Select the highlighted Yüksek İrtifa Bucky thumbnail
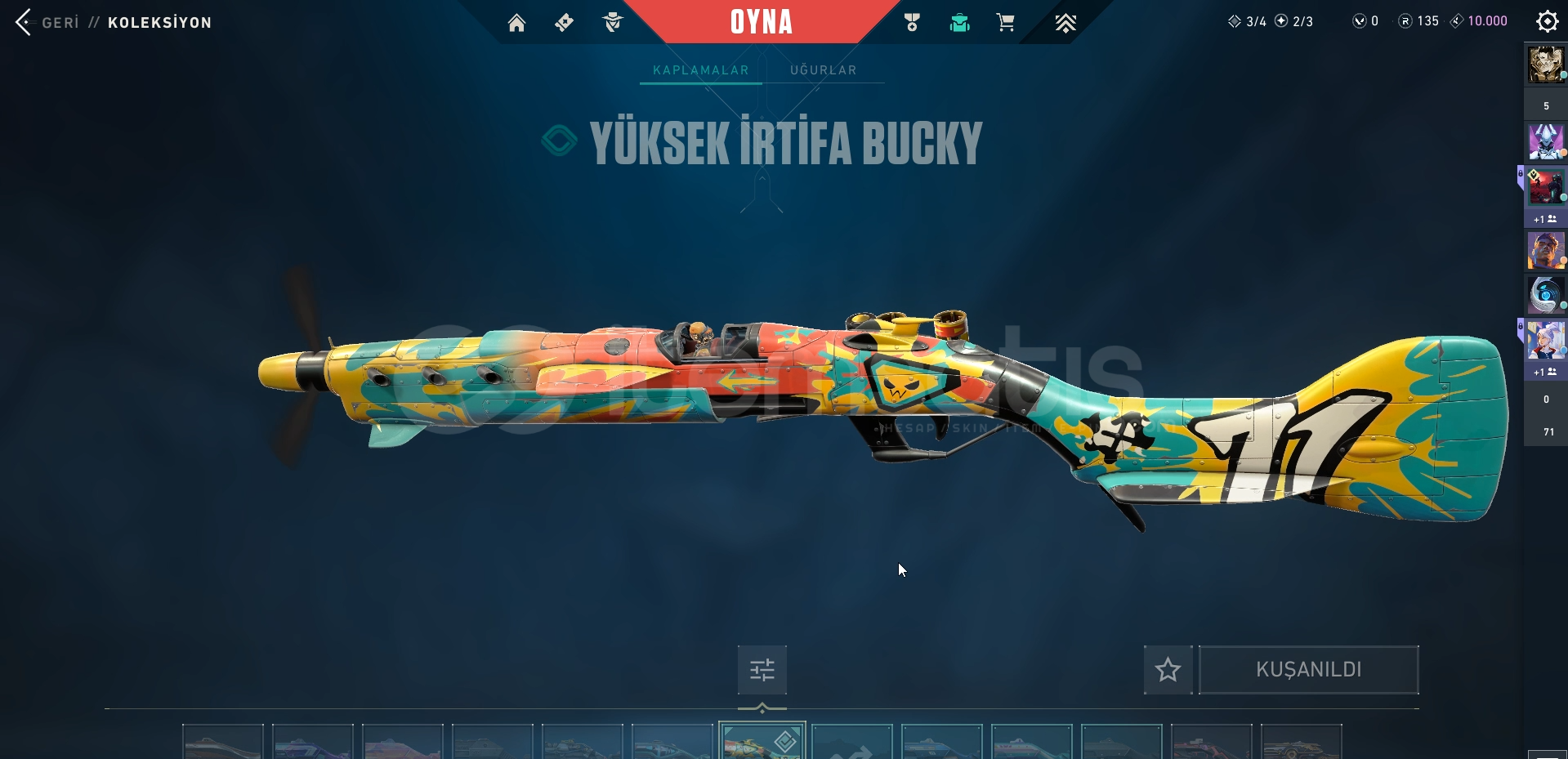The width and height of the screenshot is (1568, 759). [762, 741]
